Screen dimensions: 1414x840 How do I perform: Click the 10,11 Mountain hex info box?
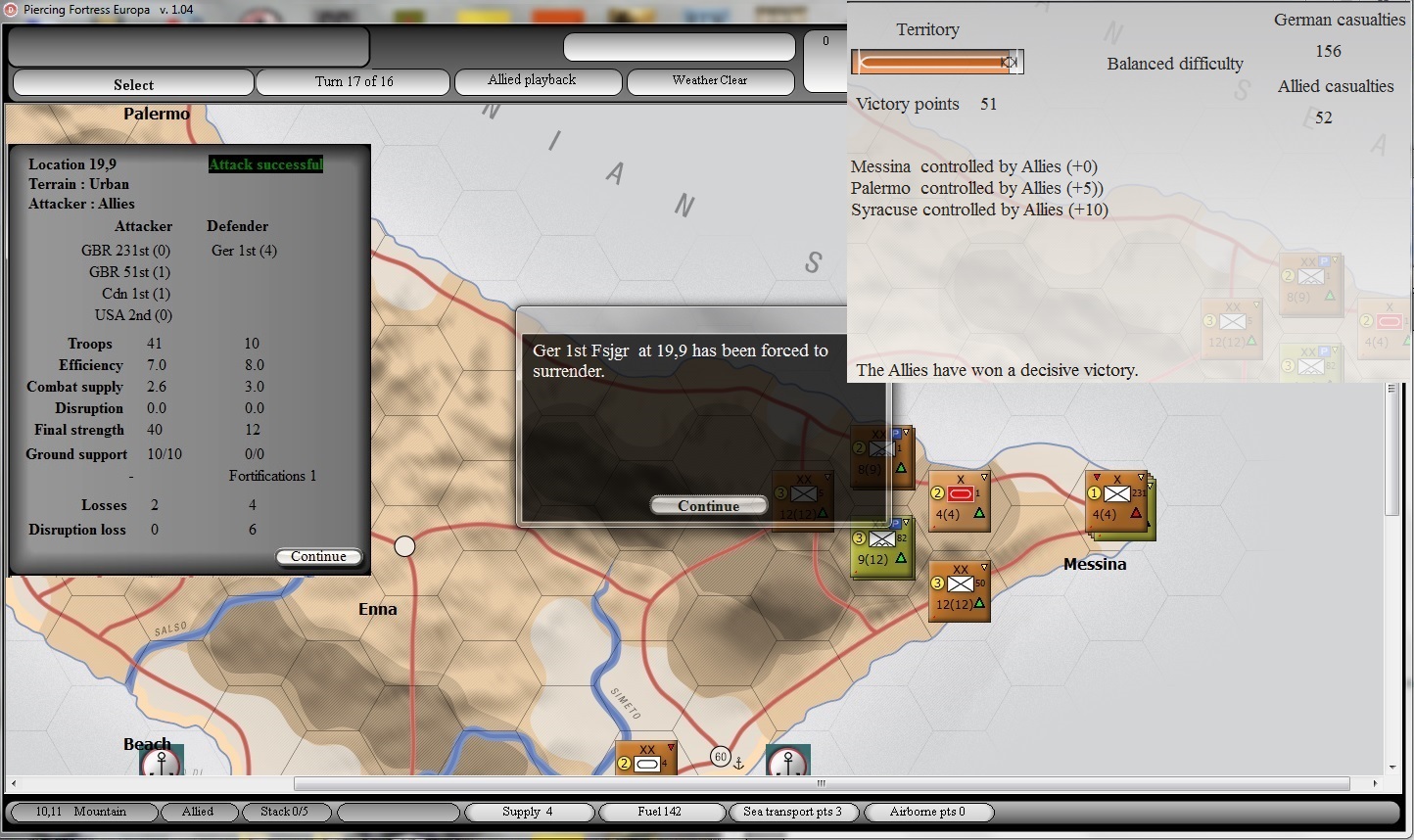pos(83,812)
